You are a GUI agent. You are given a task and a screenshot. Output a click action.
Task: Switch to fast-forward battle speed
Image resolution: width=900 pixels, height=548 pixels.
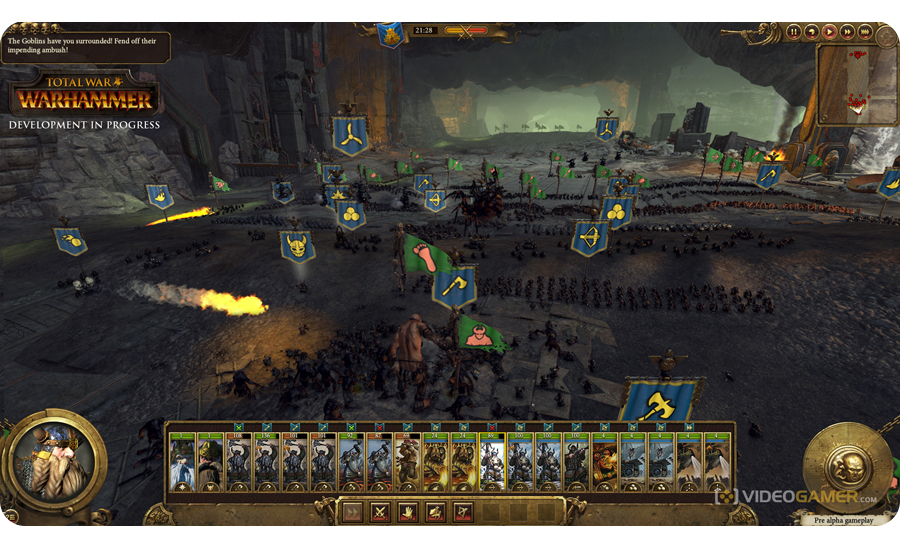click(847, 32)
